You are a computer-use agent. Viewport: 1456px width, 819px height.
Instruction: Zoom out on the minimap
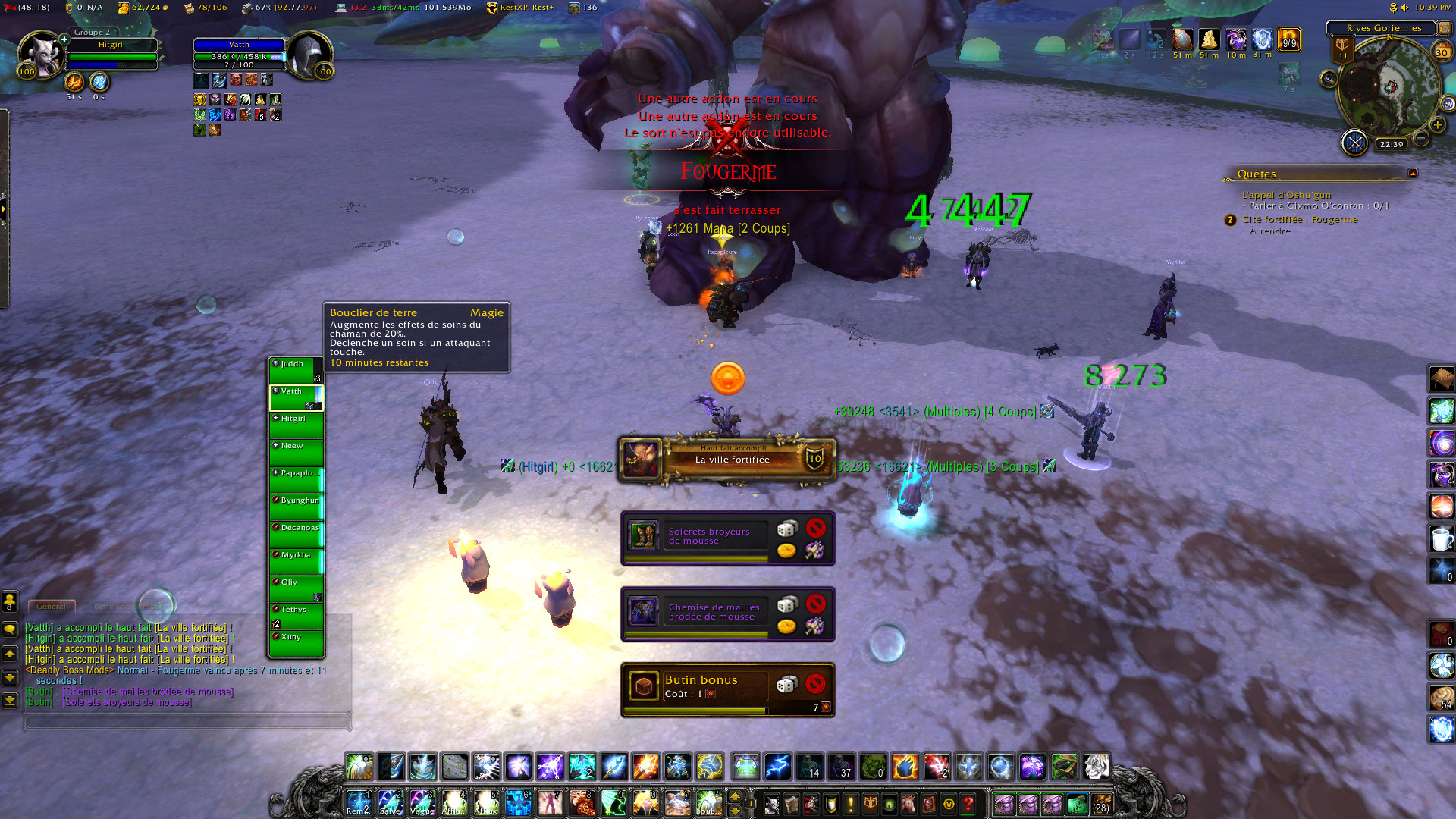point(1421,138)
